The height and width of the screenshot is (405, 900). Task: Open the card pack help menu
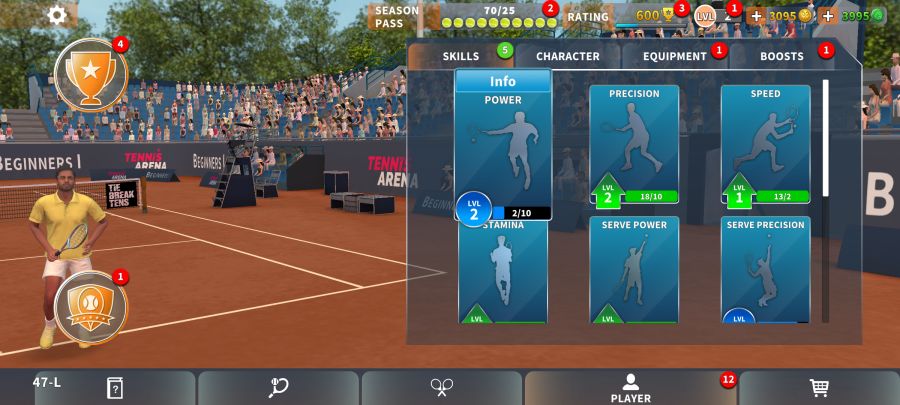click(x=114, y=388)
